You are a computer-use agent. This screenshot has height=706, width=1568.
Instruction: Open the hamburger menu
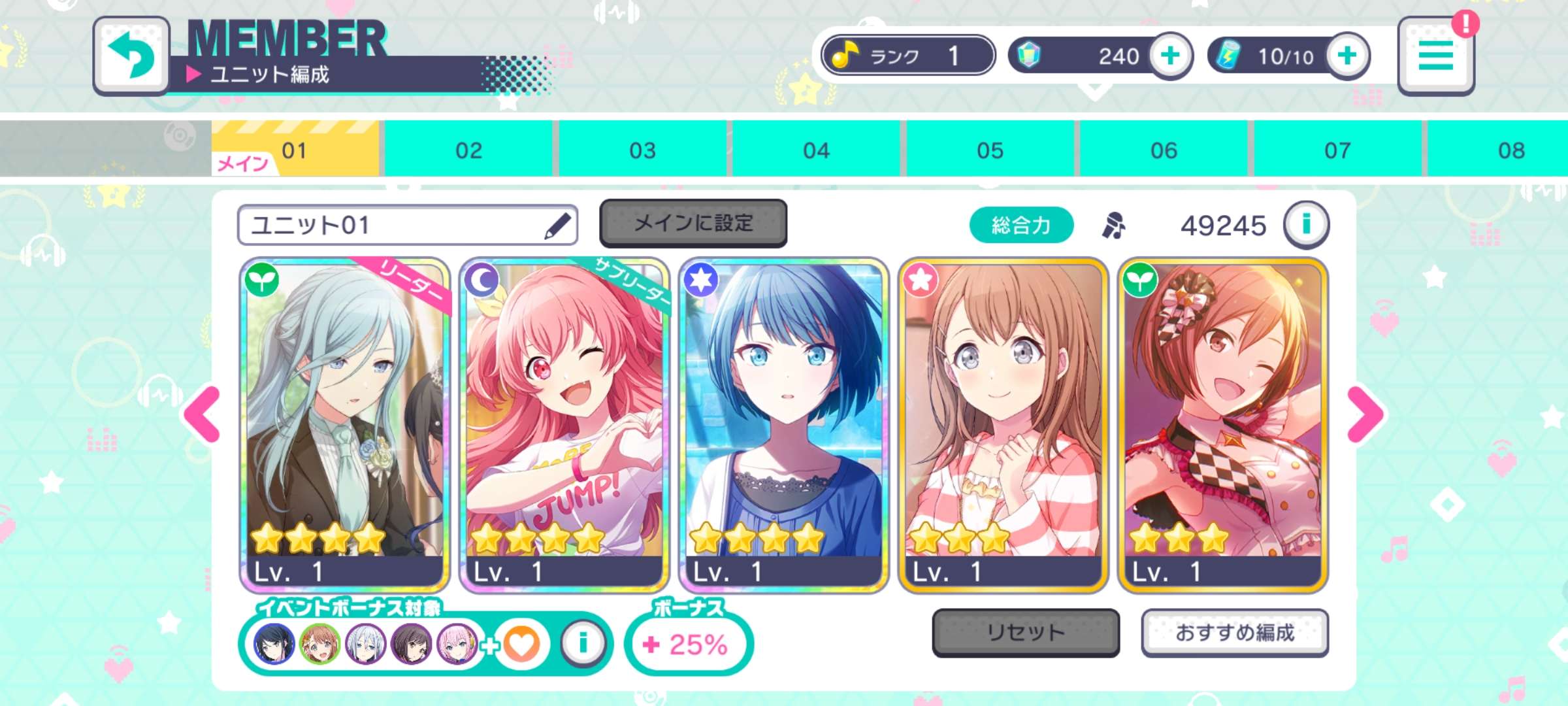1435,56
